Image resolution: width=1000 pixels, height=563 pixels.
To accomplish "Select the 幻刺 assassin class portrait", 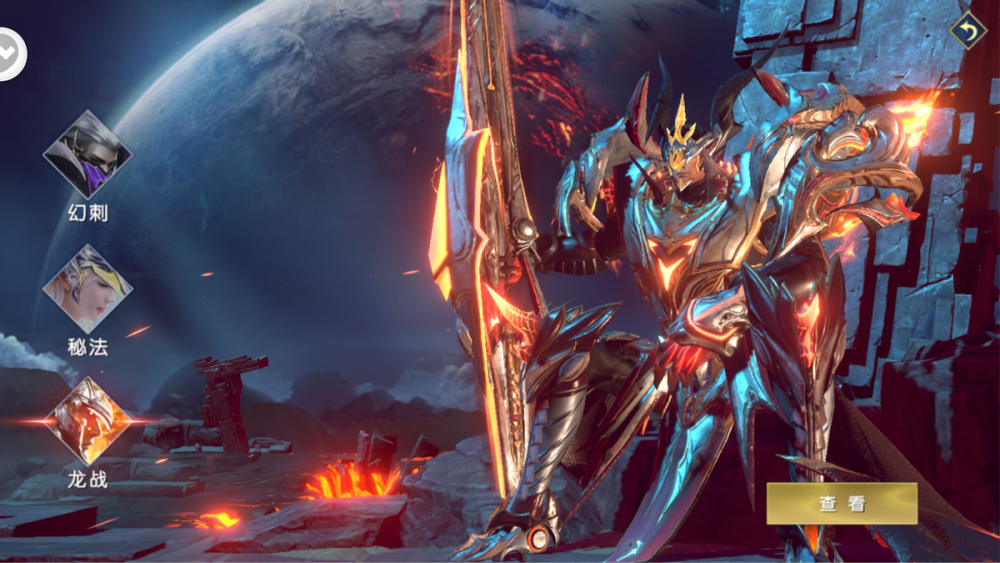I will pos(87,154).
